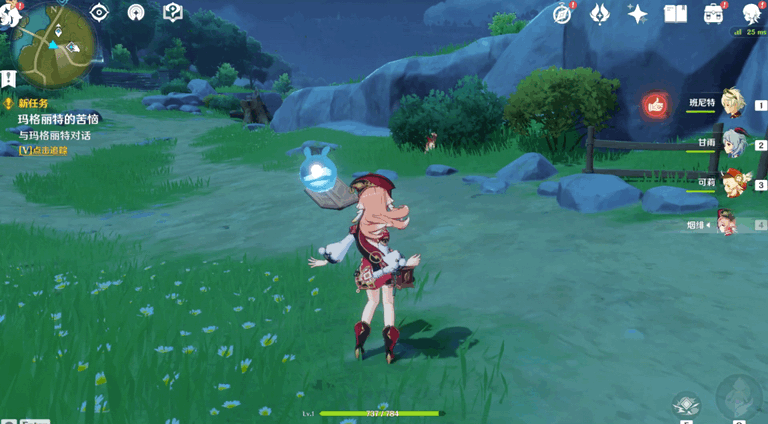Select active character 烟绯 portrait

pos(727,224)
